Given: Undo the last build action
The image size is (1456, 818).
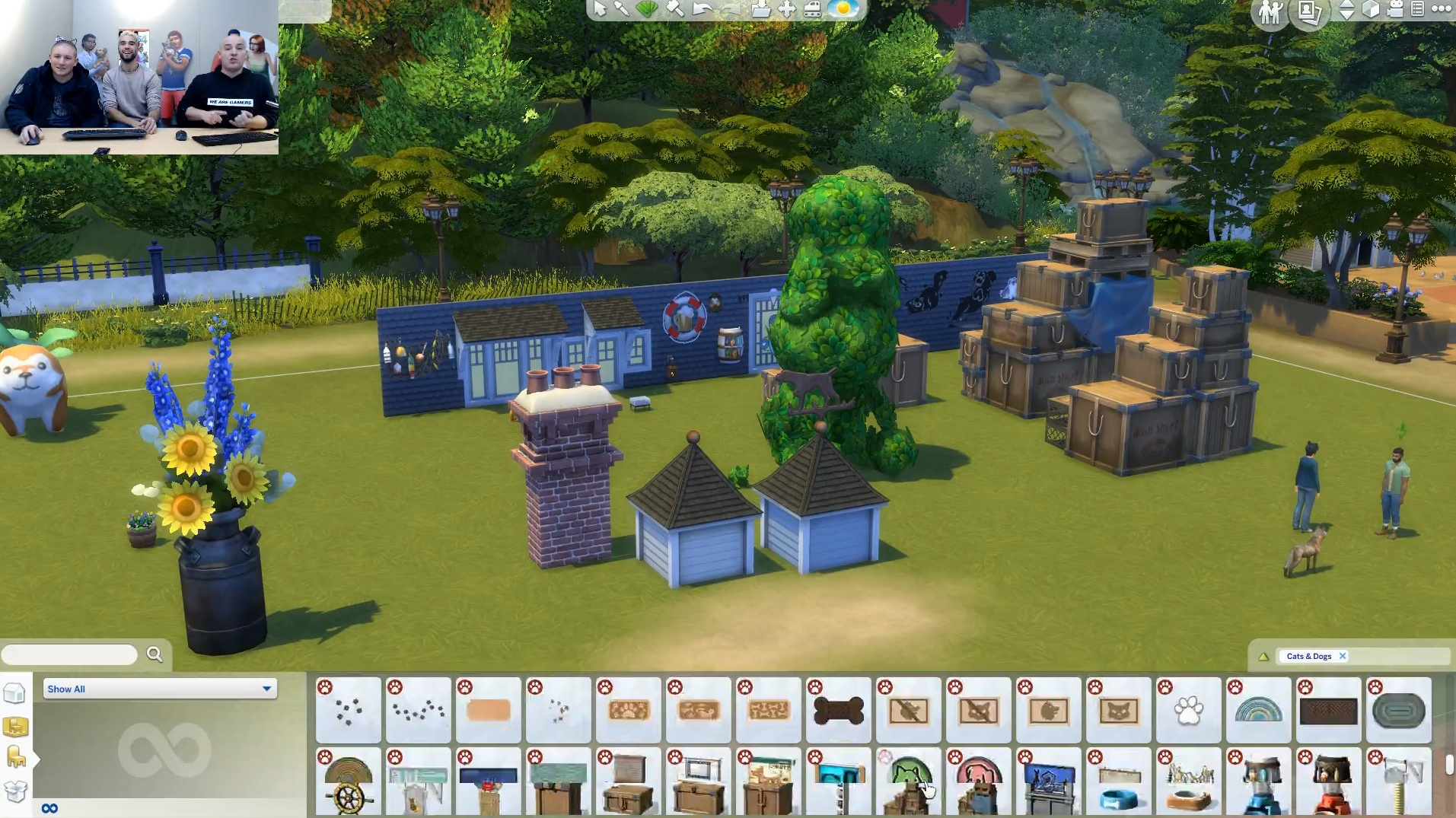Looking at the screenshot, I should coord(702,9).
